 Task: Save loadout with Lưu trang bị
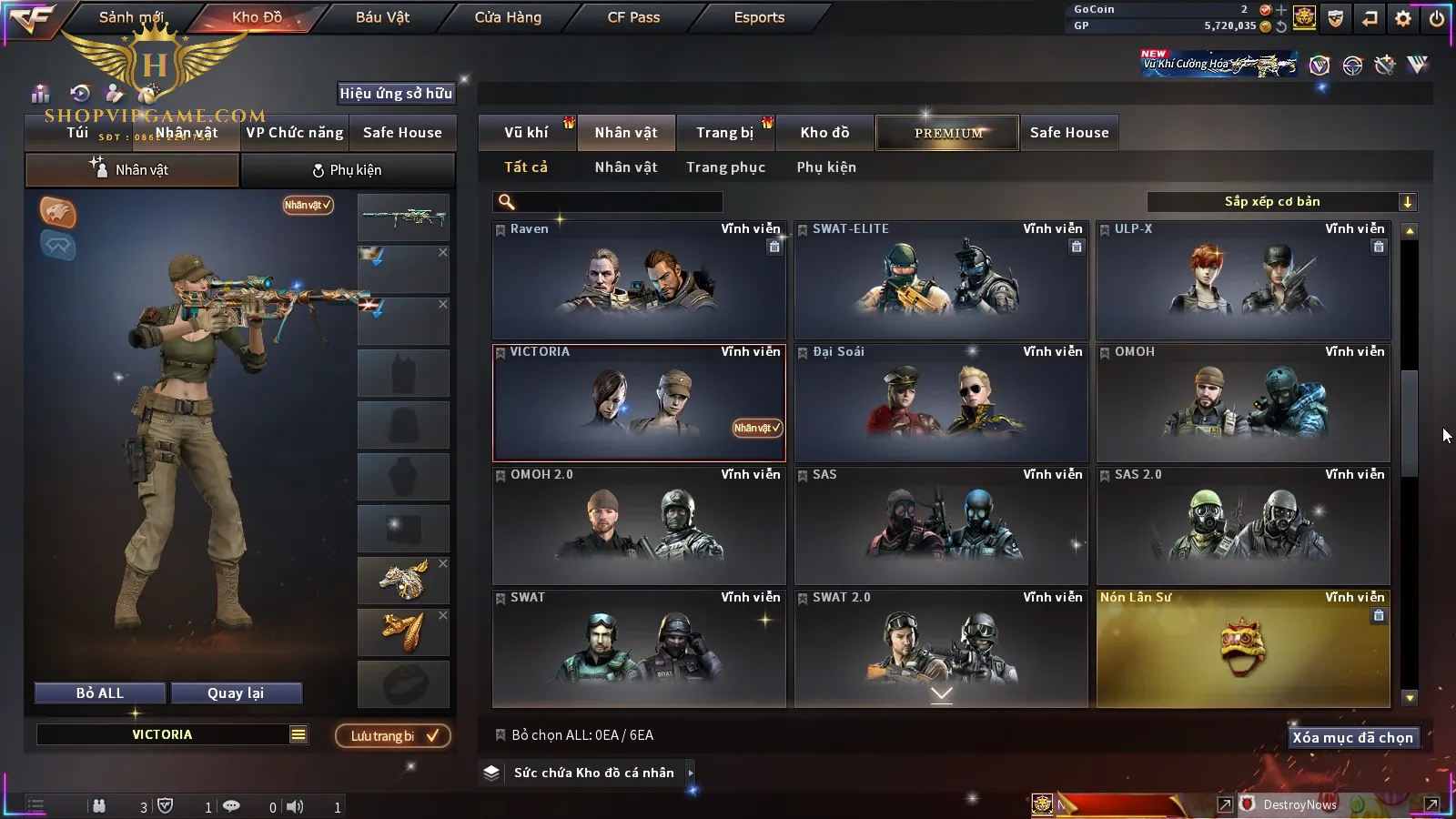pos(393,735)
